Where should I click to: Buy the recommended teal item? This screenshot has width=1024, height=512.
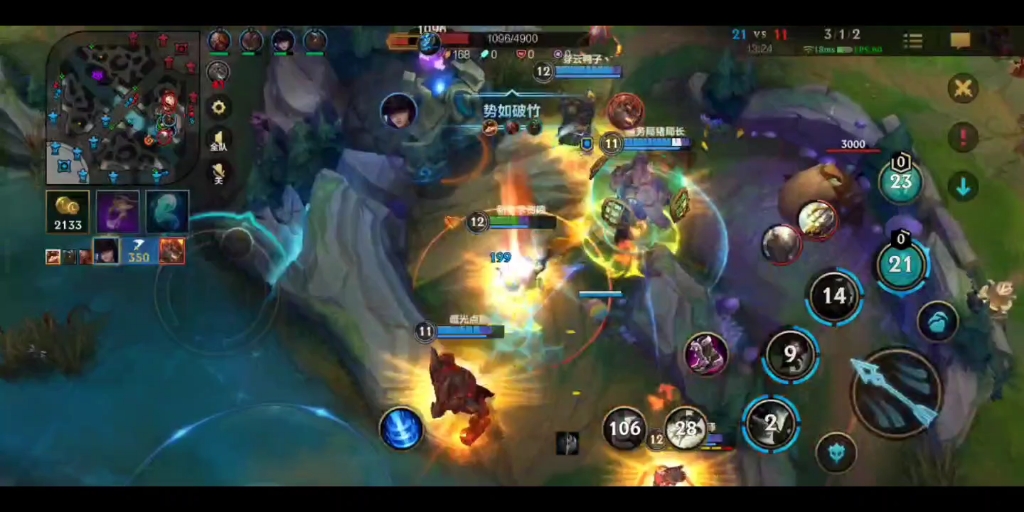tap(167, 212)
